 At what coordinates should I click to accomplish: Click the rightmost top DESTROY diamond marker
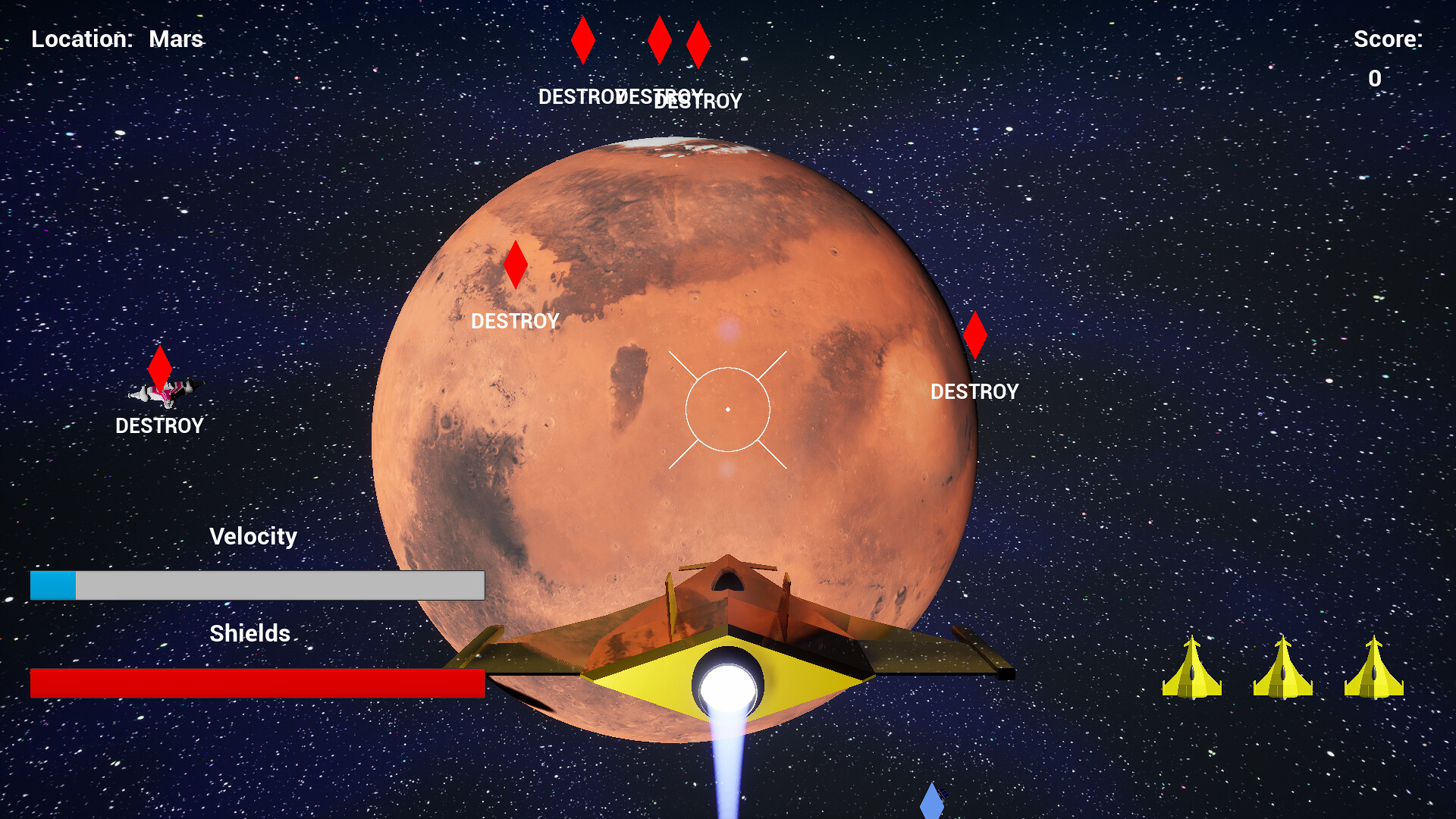[x=698, y=45]
